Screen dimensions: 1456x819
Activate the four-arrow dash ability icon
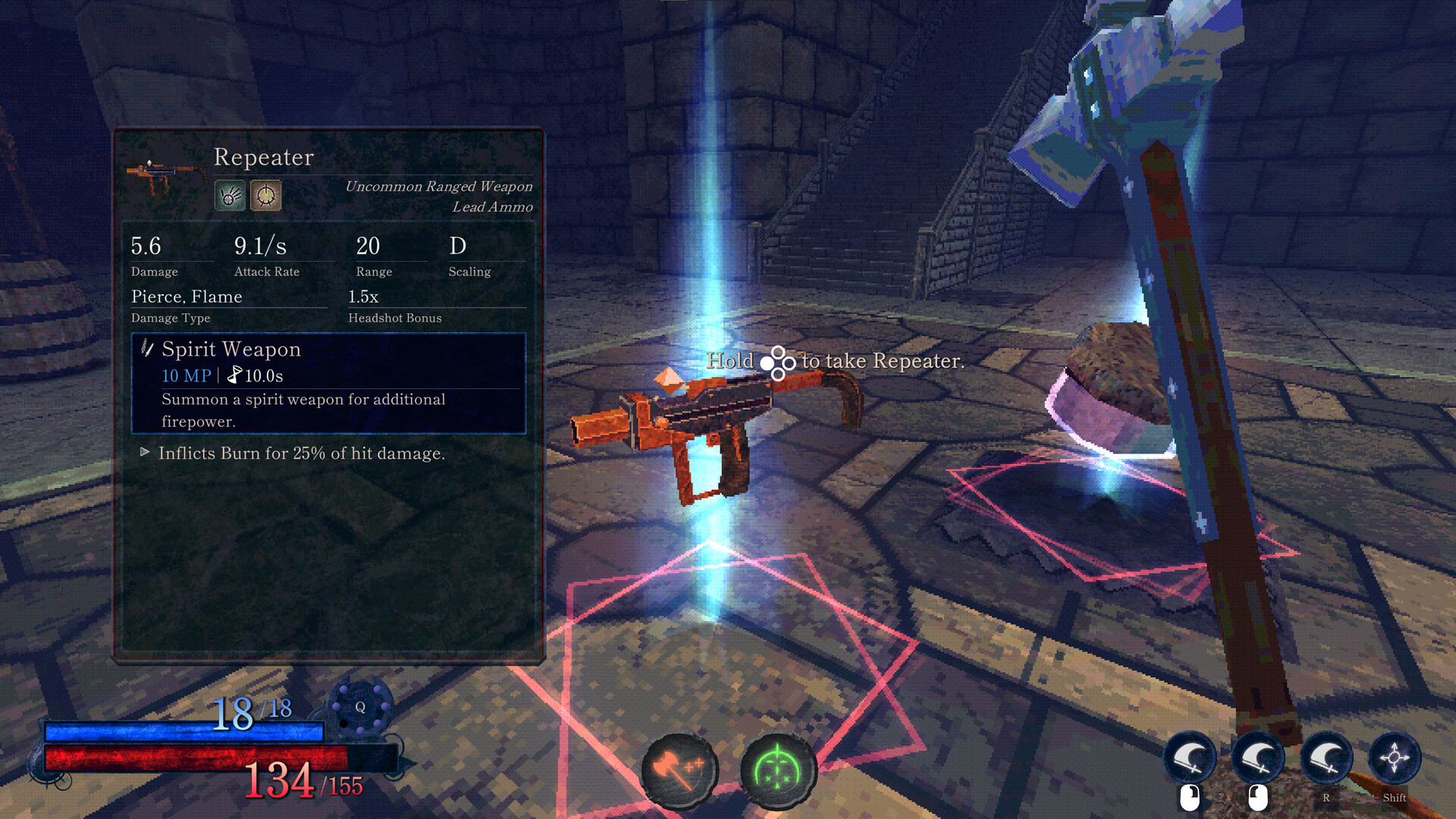click(x=1394, y=758)
